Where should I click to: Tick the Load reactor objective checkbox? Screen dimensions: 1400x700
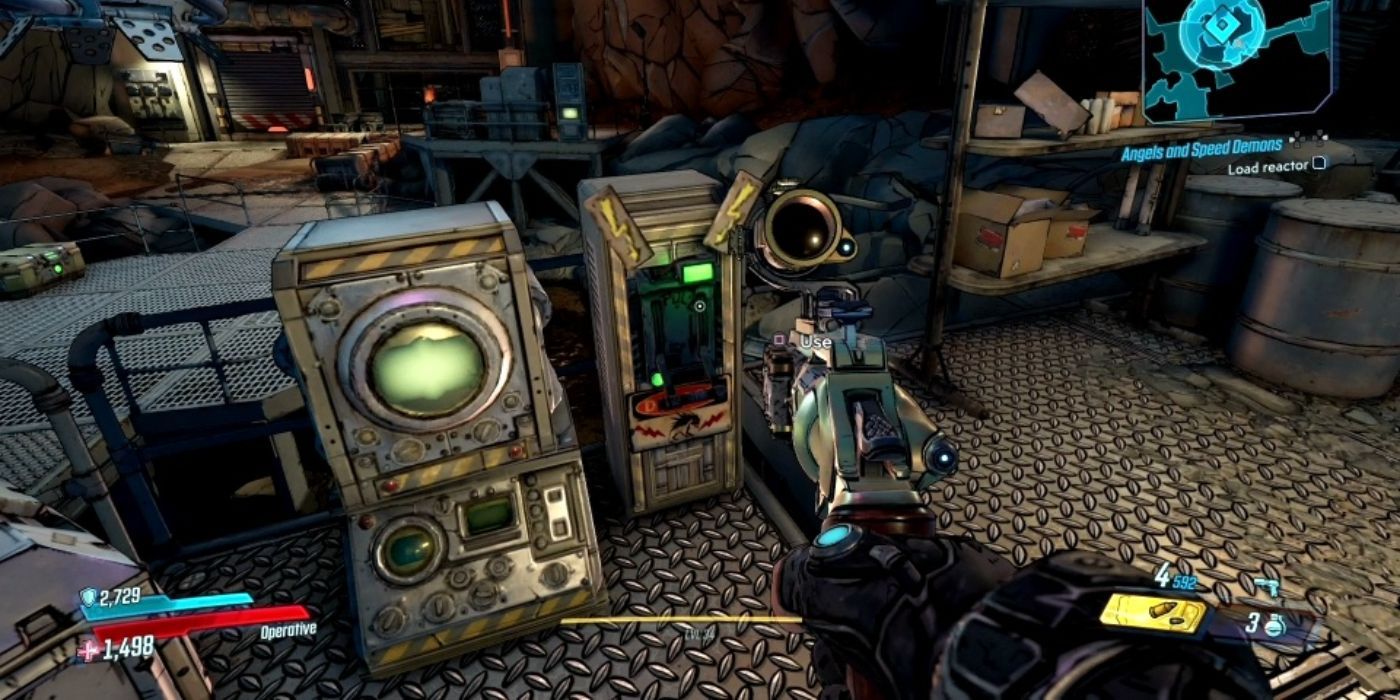1320,164
